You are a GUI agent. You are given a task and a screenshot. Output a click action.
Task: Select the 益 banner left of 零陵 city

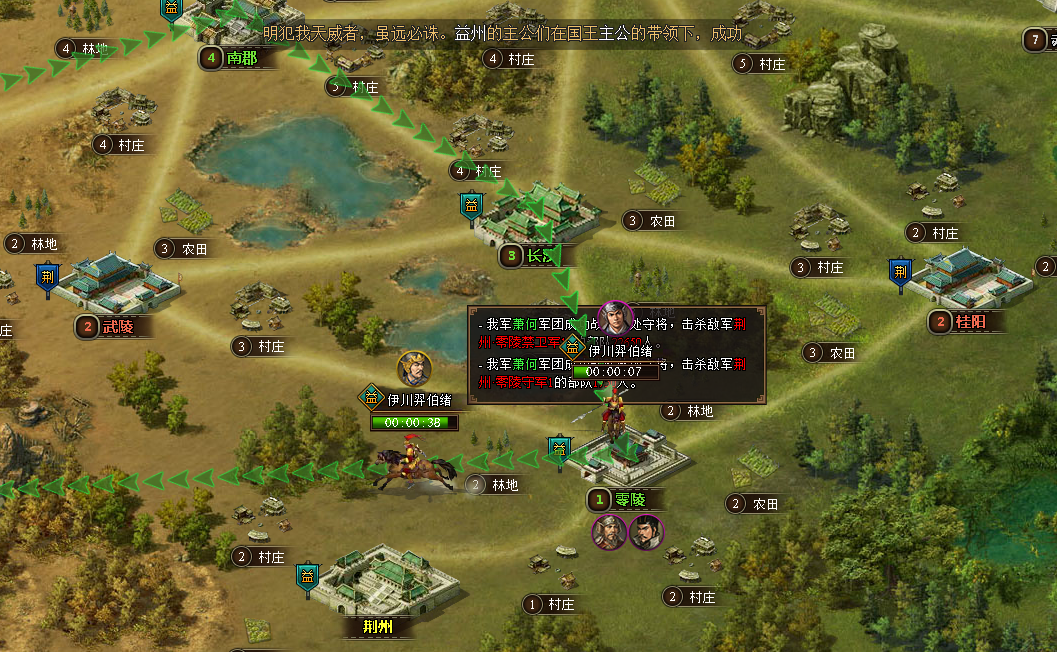(x=560, y=449)
